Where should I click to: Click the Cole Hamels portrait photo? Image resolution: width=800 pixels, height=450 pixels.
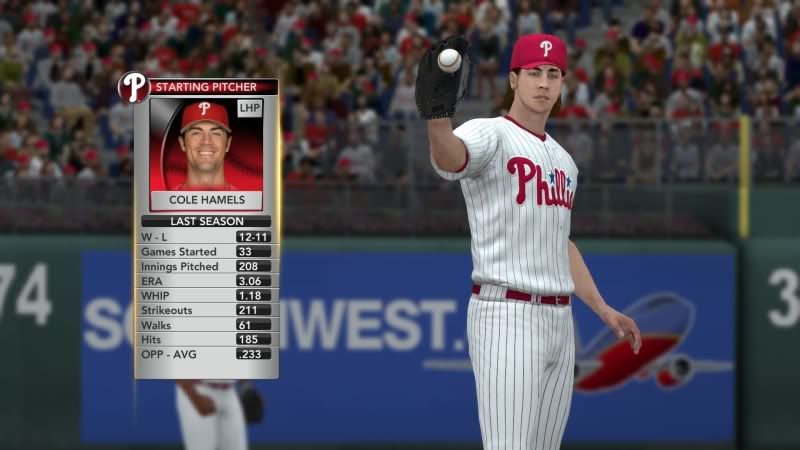click(x=205, y=144)
